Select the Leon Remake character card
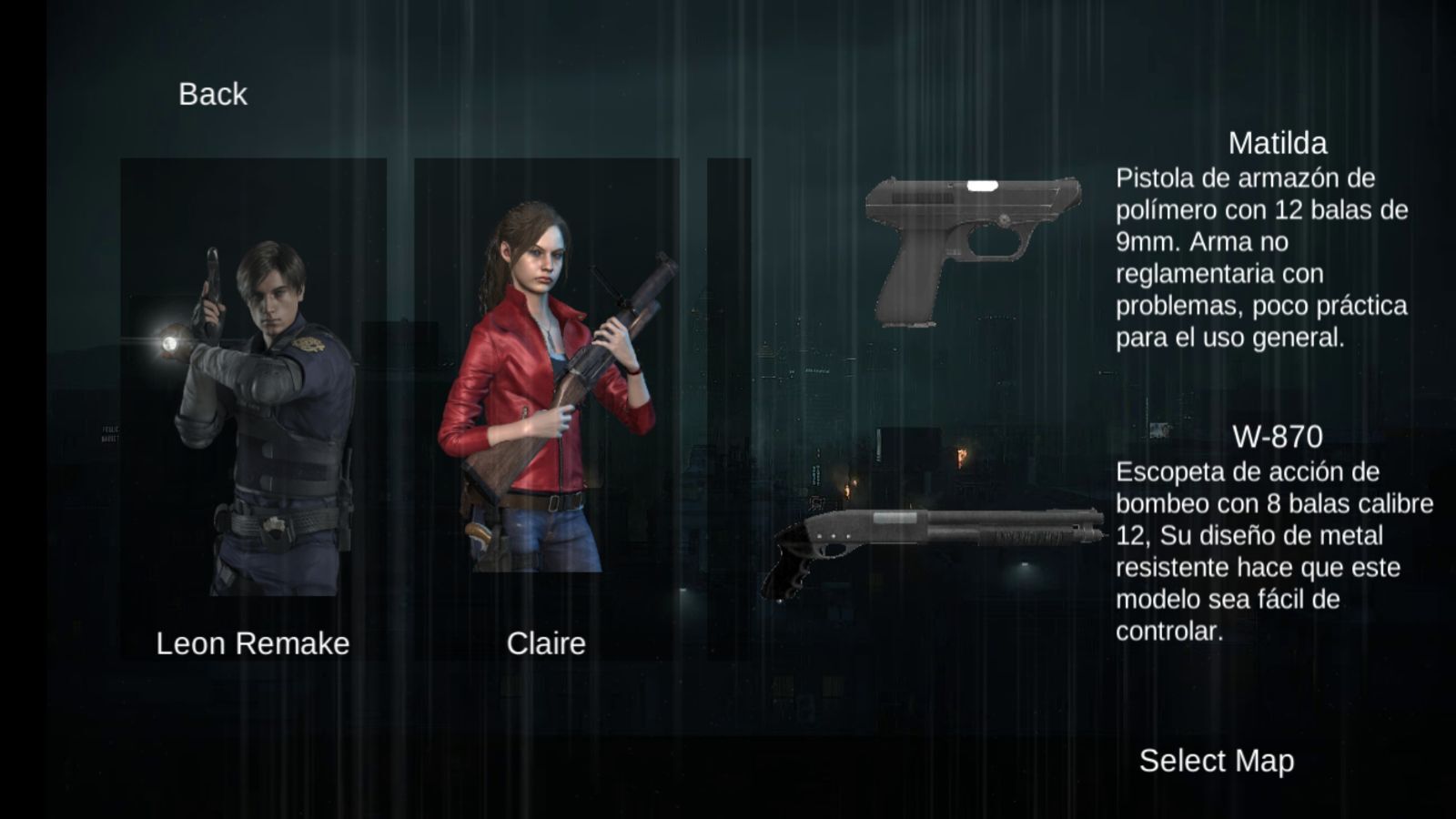 click(x=253, y=409)
